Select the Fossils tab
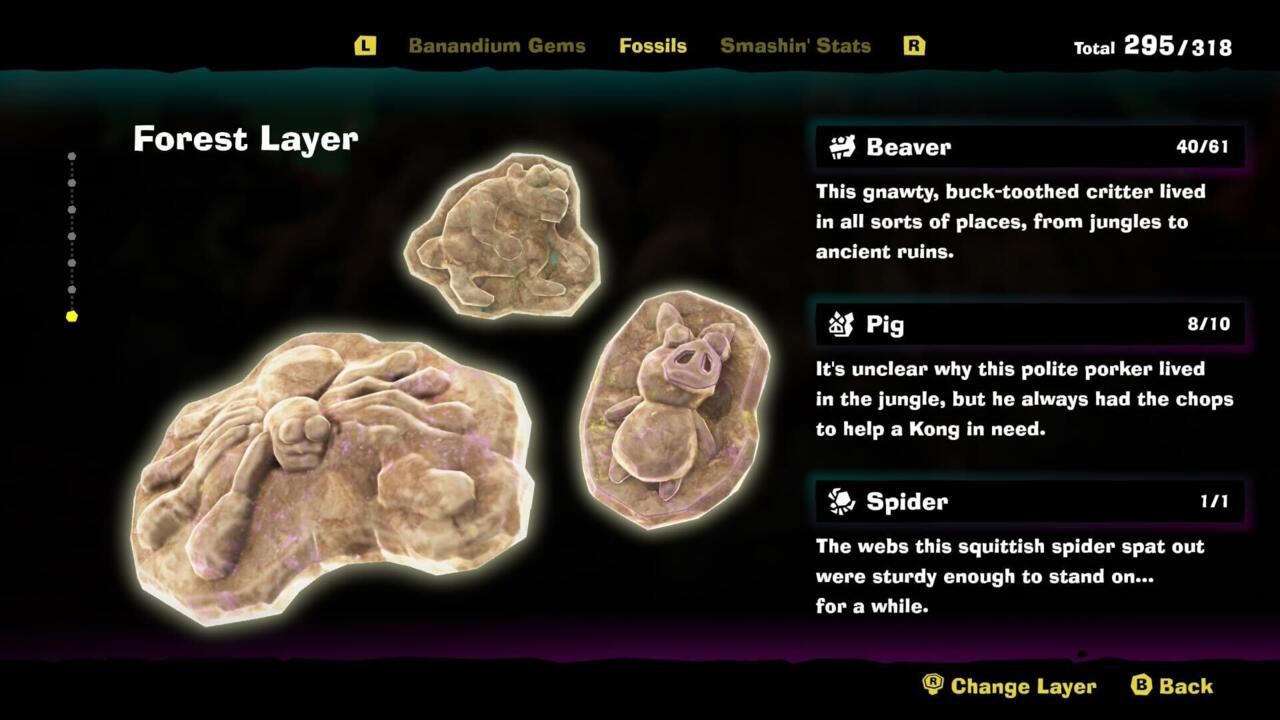Screen dimensions: 1280x720 (x=652, y=46)
